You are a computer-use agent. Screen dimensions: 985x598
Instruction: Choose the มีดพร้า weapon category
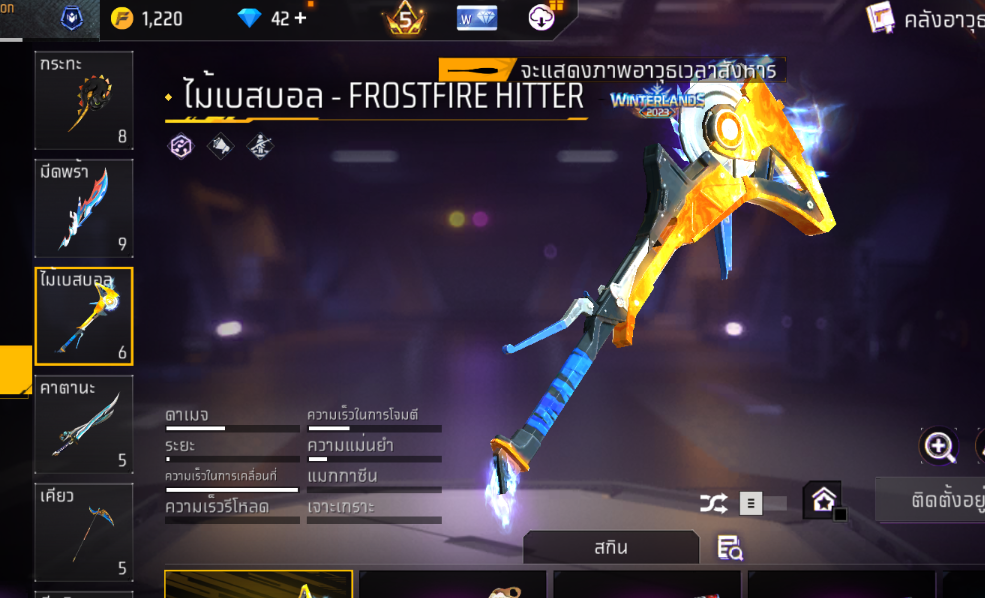pyautogui.click(x=84, y=208)
